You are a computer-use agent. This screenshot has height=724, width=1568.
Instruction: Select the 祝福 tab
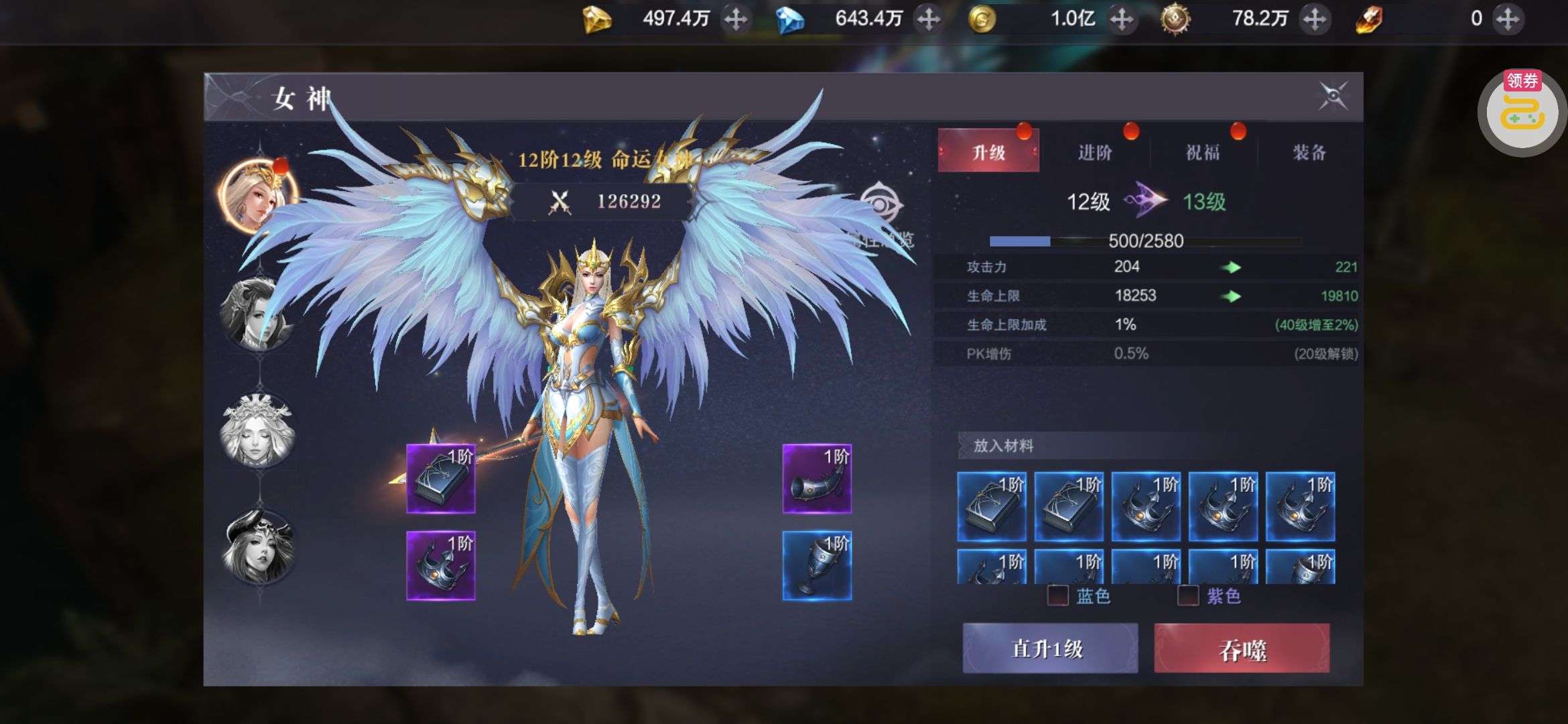click(x=1202, y=152)
